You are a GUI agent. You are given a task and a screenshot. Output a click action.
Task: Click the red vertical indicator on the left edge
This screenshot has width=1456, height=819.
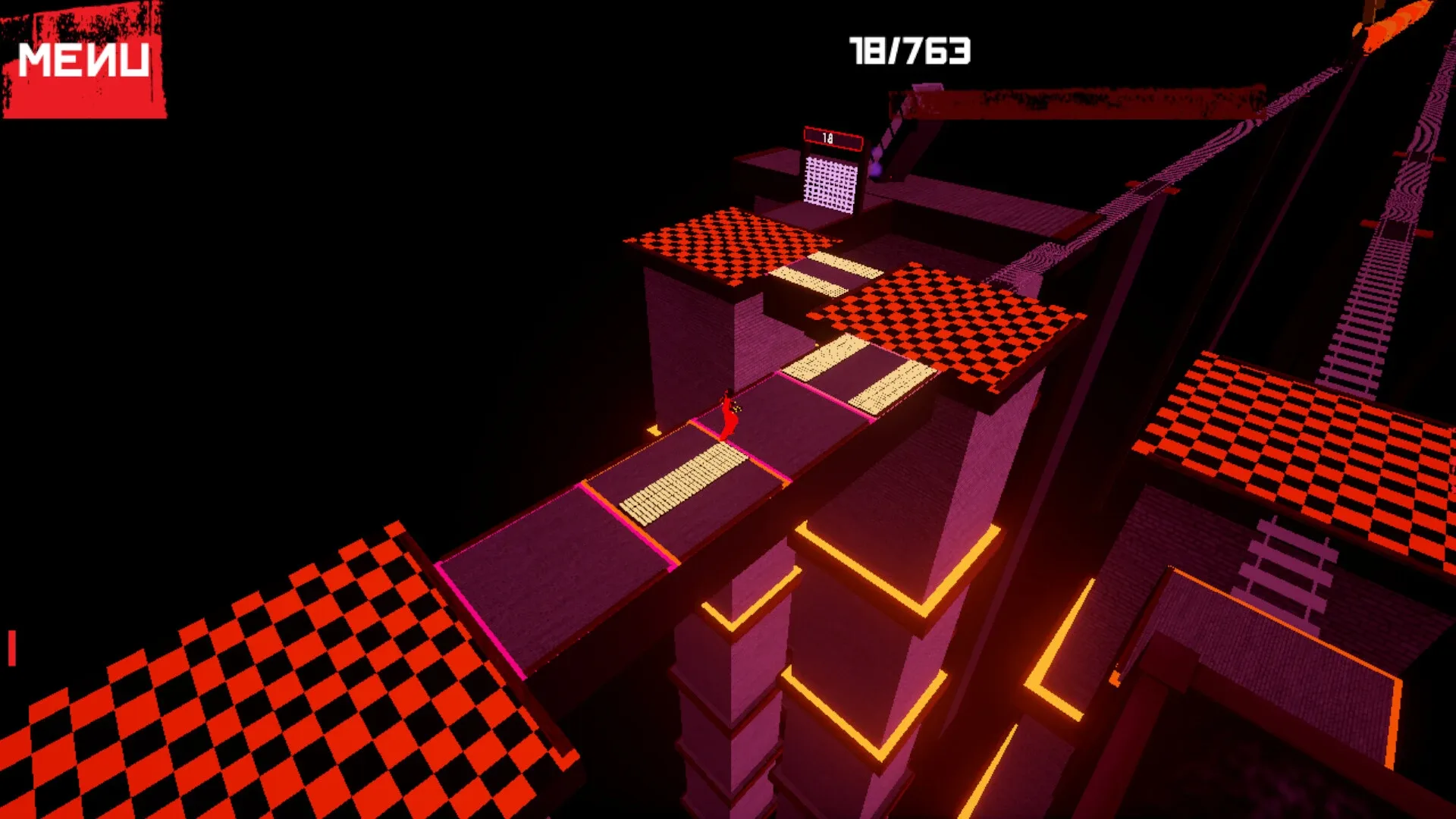click(11, 648)
